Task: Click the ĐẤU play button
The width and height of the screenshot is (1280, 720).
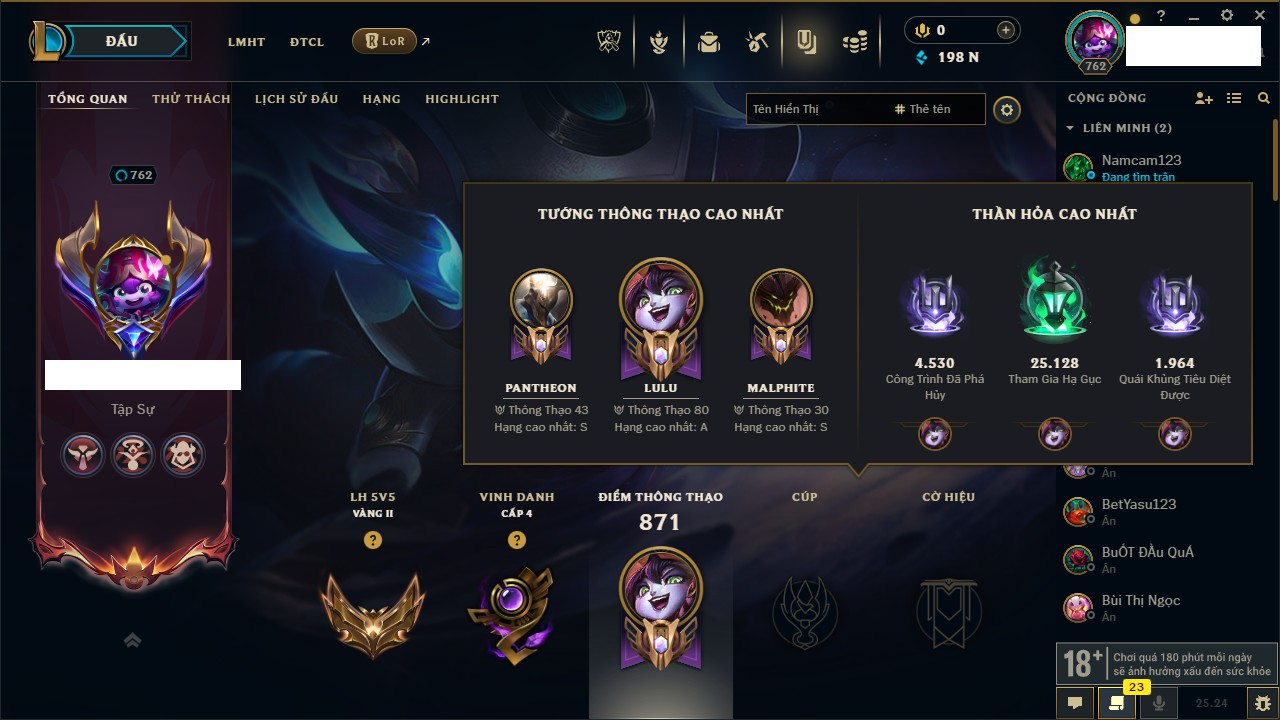Action: 120,41
